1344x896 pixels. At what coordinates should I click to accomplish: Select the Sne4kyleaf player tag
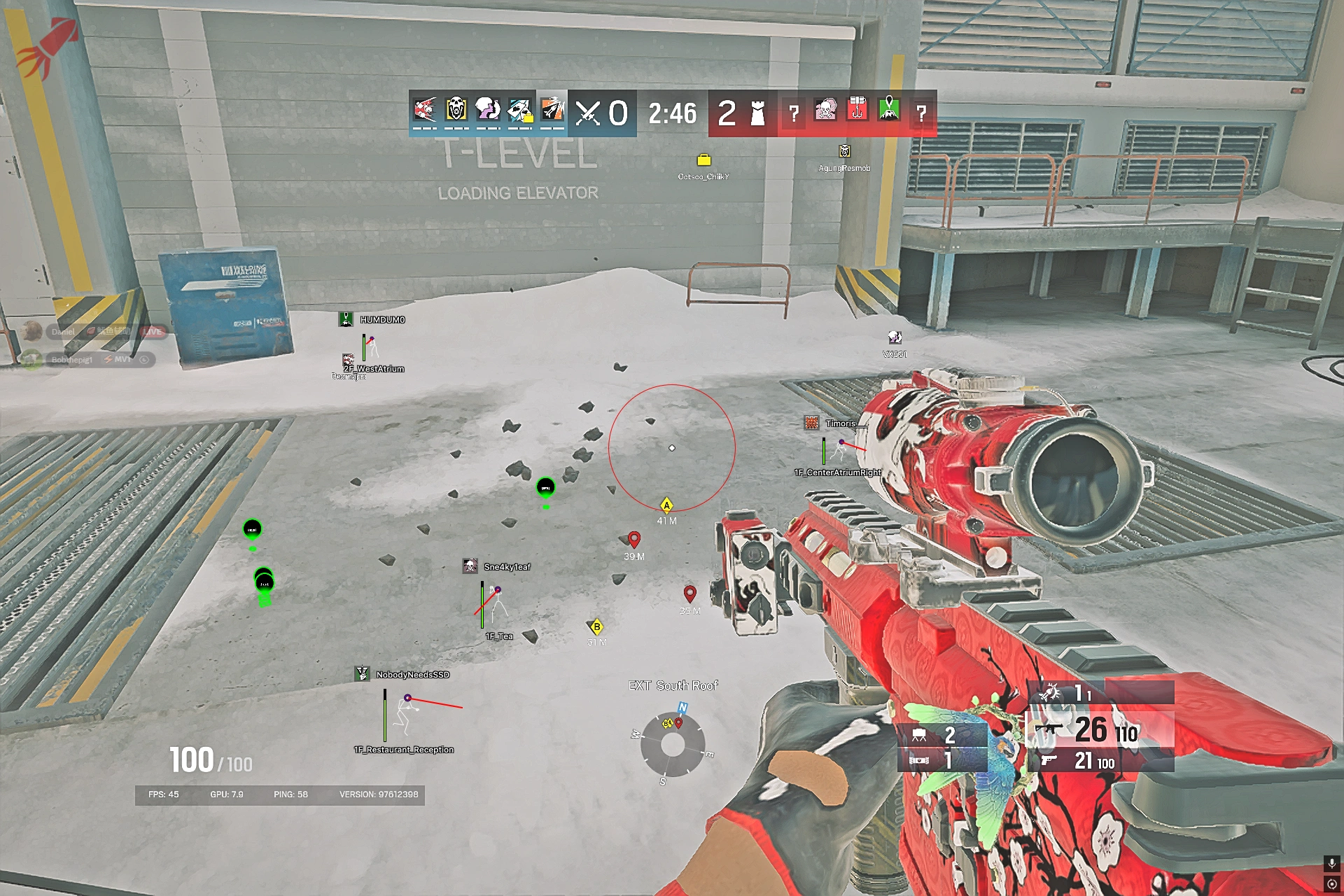pyautogui.click(x=506, y=567)
